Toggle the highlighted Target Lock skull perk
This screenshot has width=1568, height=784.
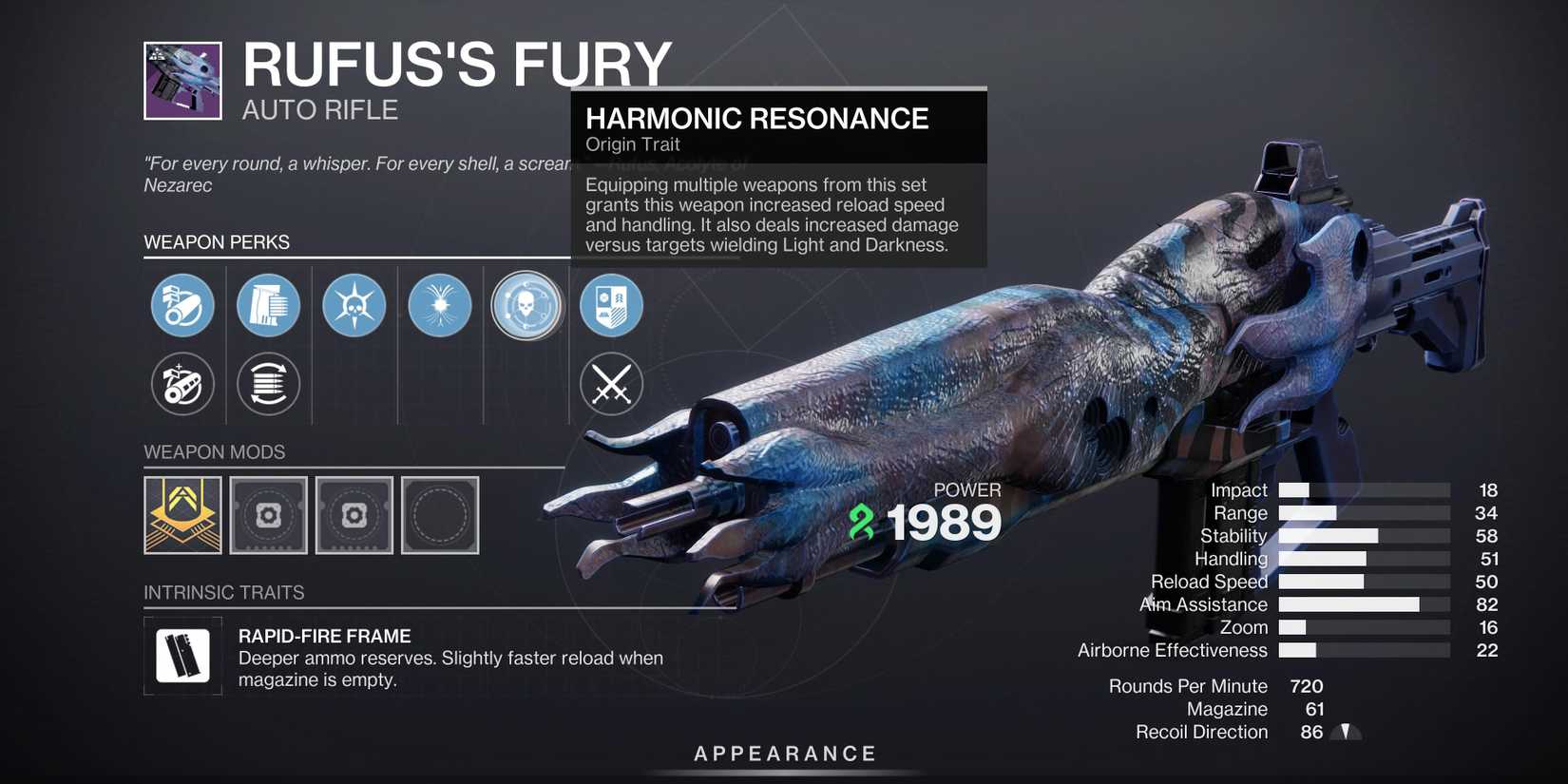pyautogui.click(x=526, y=305)
